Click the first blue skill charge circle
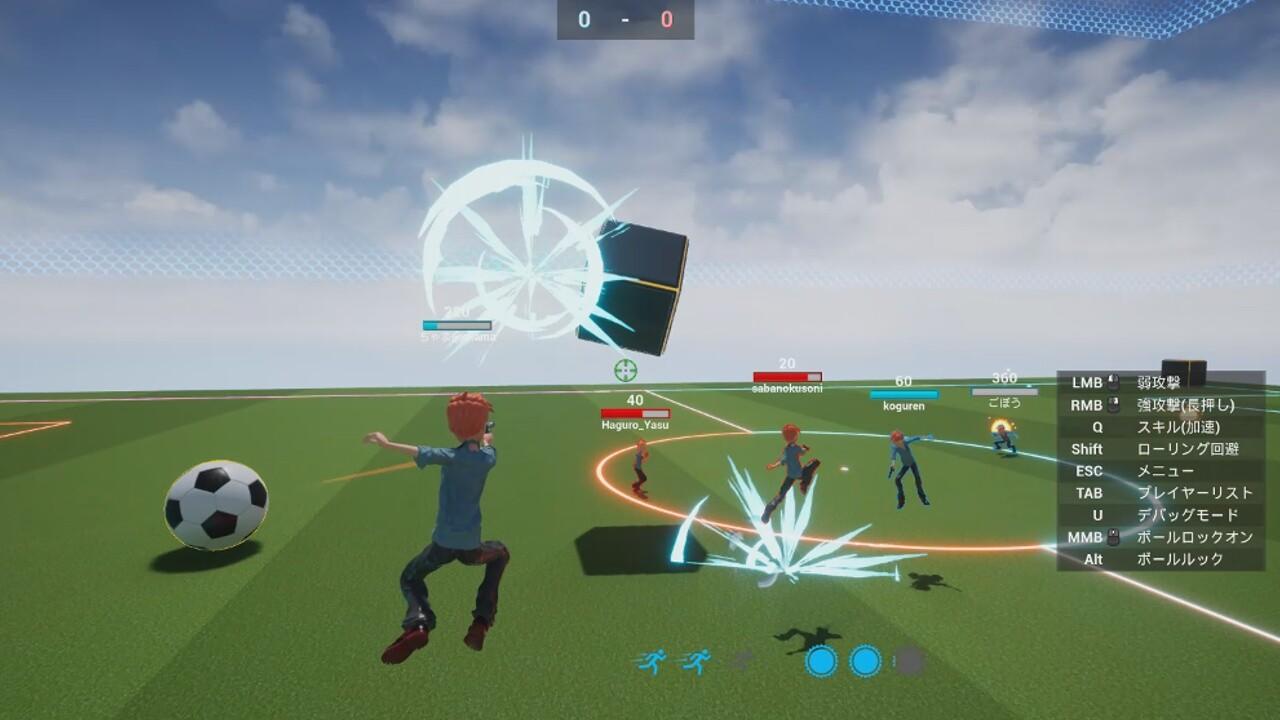 coord(820,661)
